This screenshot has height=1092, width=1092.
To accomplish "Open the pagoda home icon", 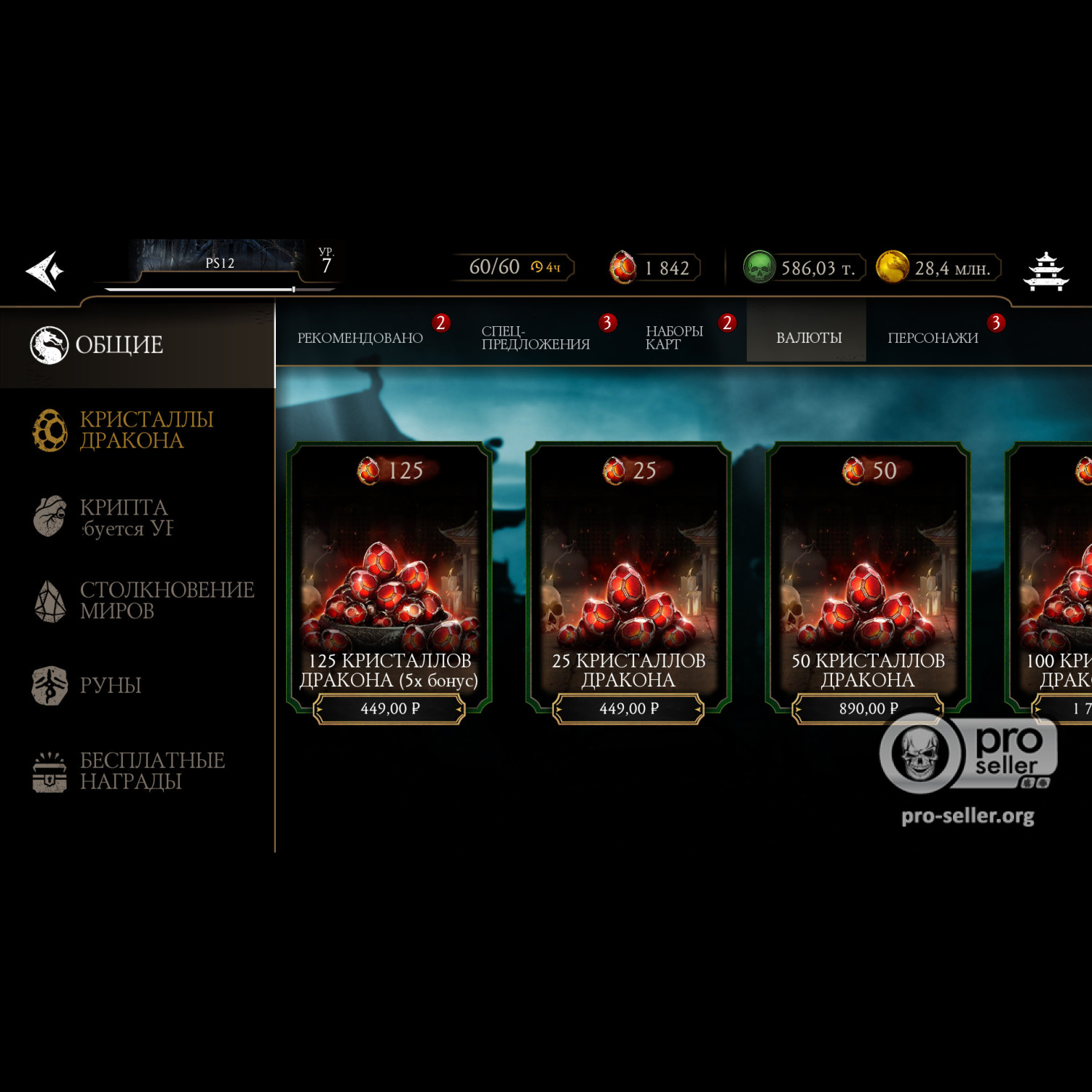I will click(1045, 271).
